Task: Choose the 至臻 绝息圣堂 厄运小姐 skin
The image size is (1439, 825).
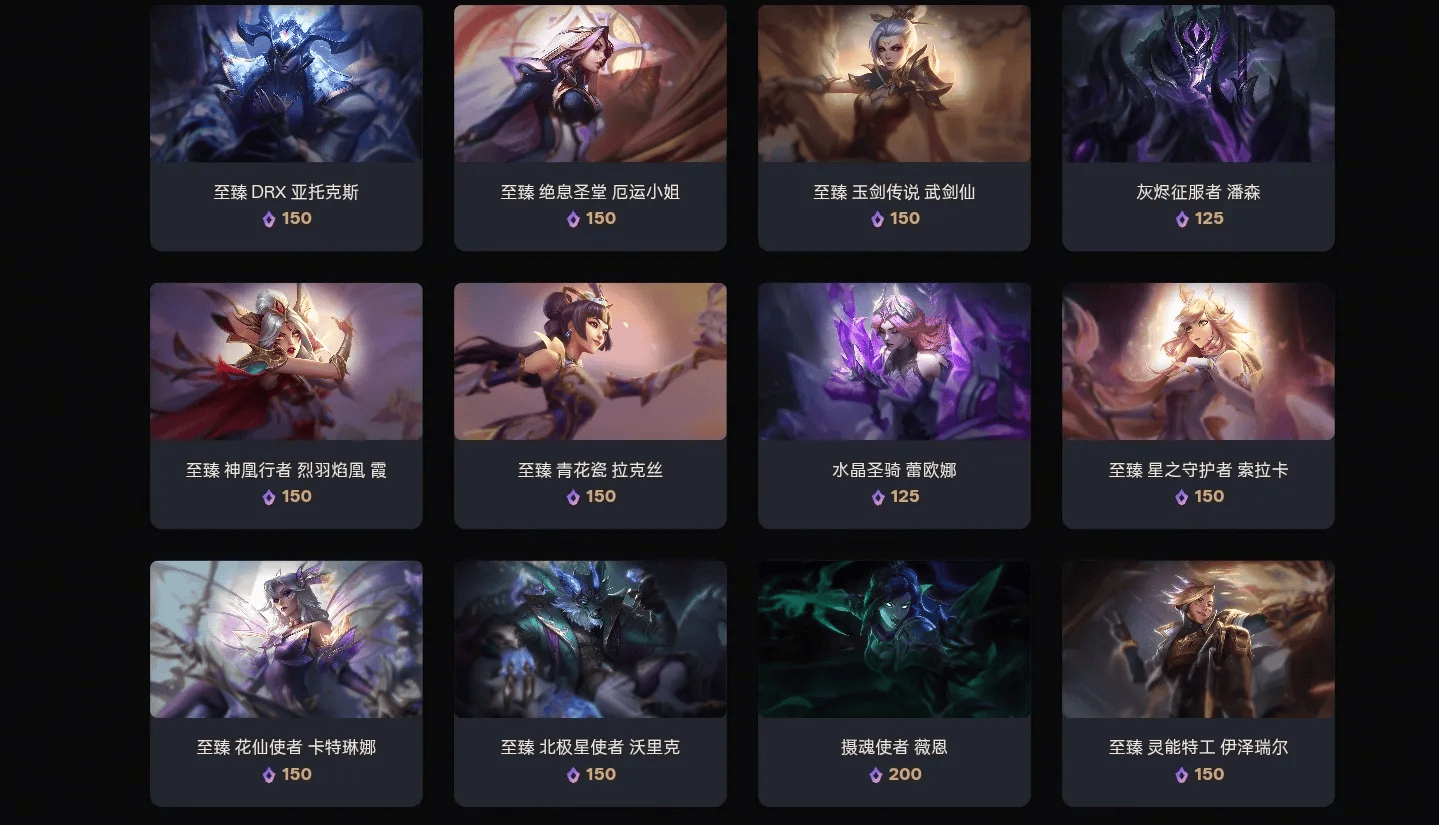Action: [x=590, y=127]
